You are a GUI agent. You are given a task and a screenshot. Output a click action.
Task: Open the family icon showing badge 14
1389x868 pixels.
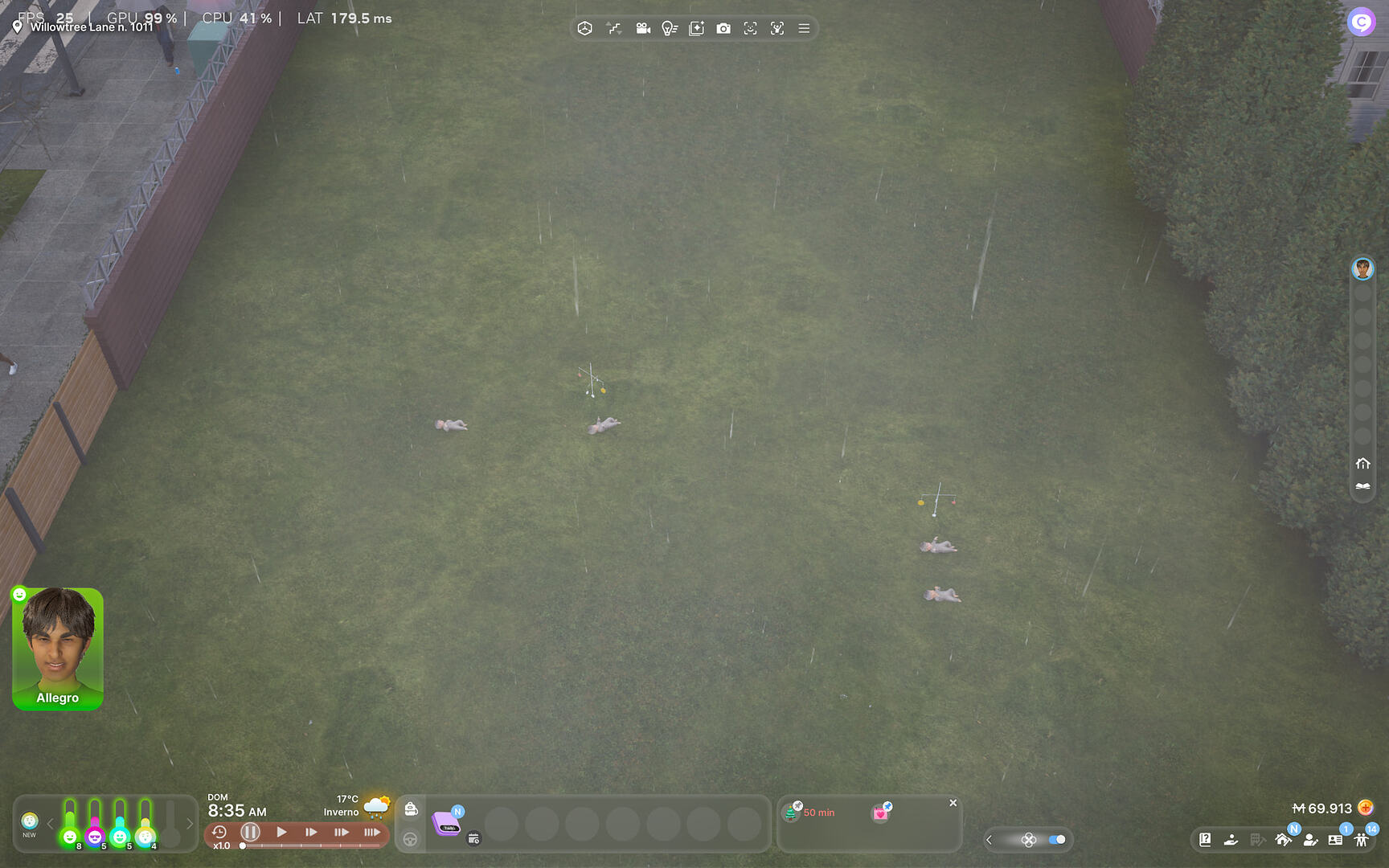pos(1362,841)
